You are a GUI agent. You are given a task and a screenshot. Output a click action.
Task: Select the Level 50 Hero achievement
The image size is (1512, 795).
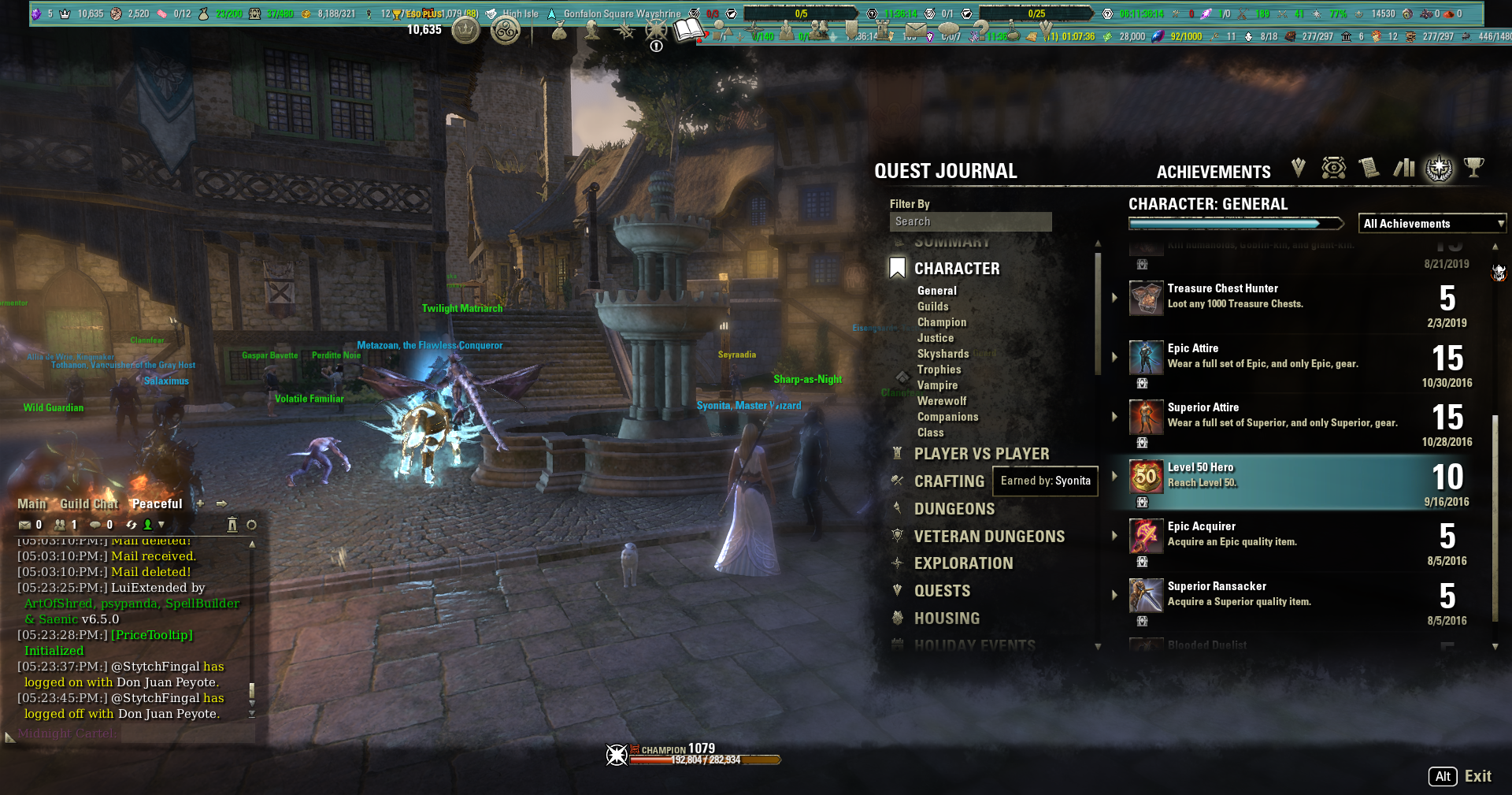click(x=1200, y=468)
